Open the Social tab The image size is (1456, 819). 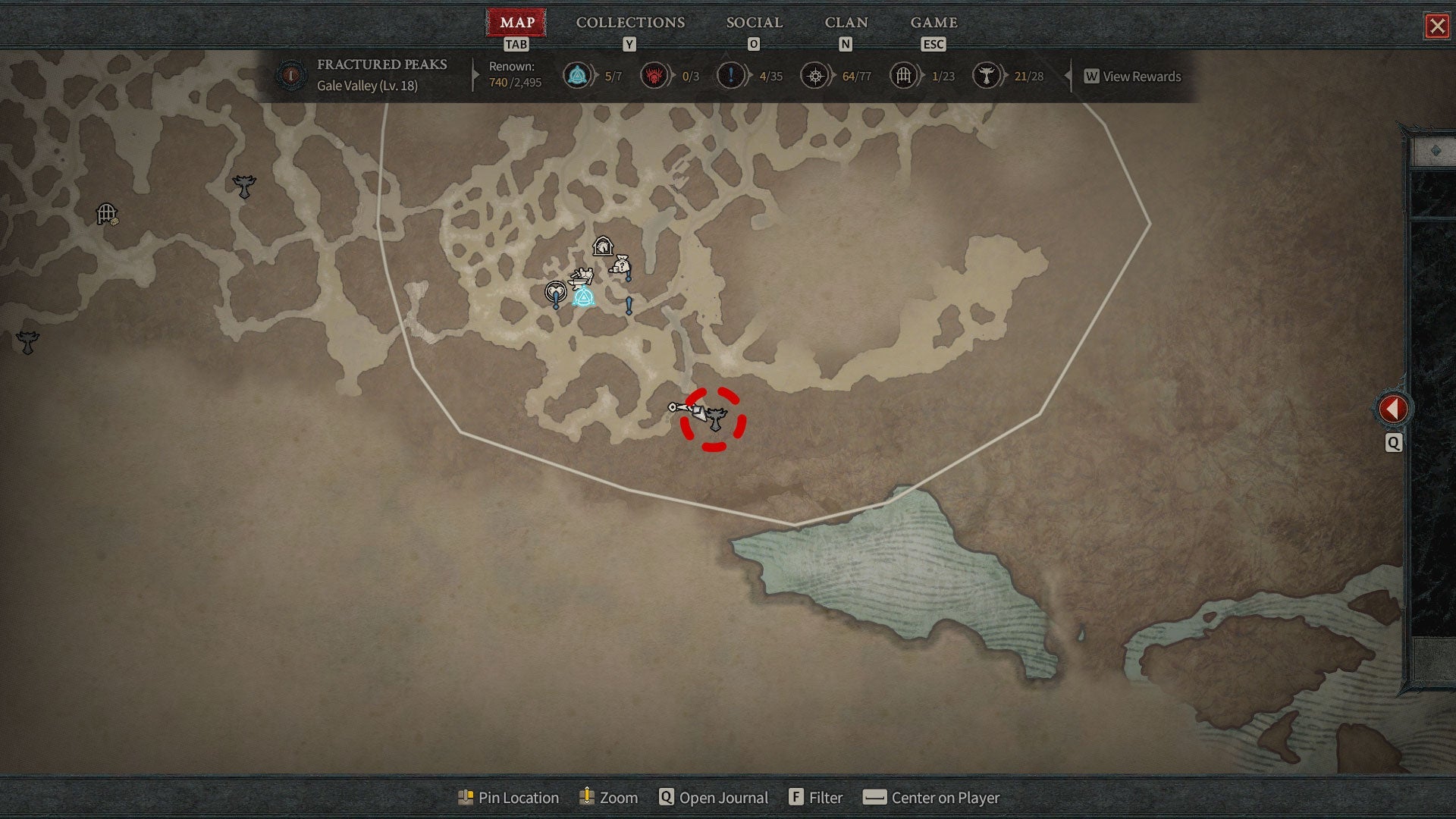click(754, 23)
